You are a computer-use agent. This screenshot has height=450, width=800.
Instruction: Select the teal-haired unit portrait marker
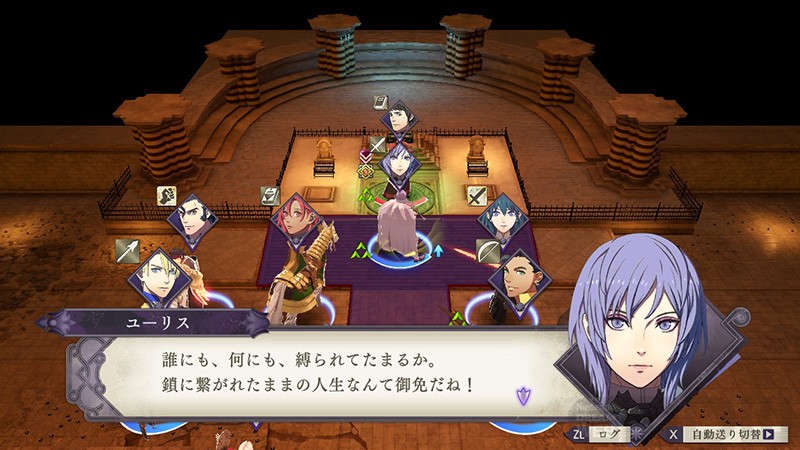coord(501,218)
